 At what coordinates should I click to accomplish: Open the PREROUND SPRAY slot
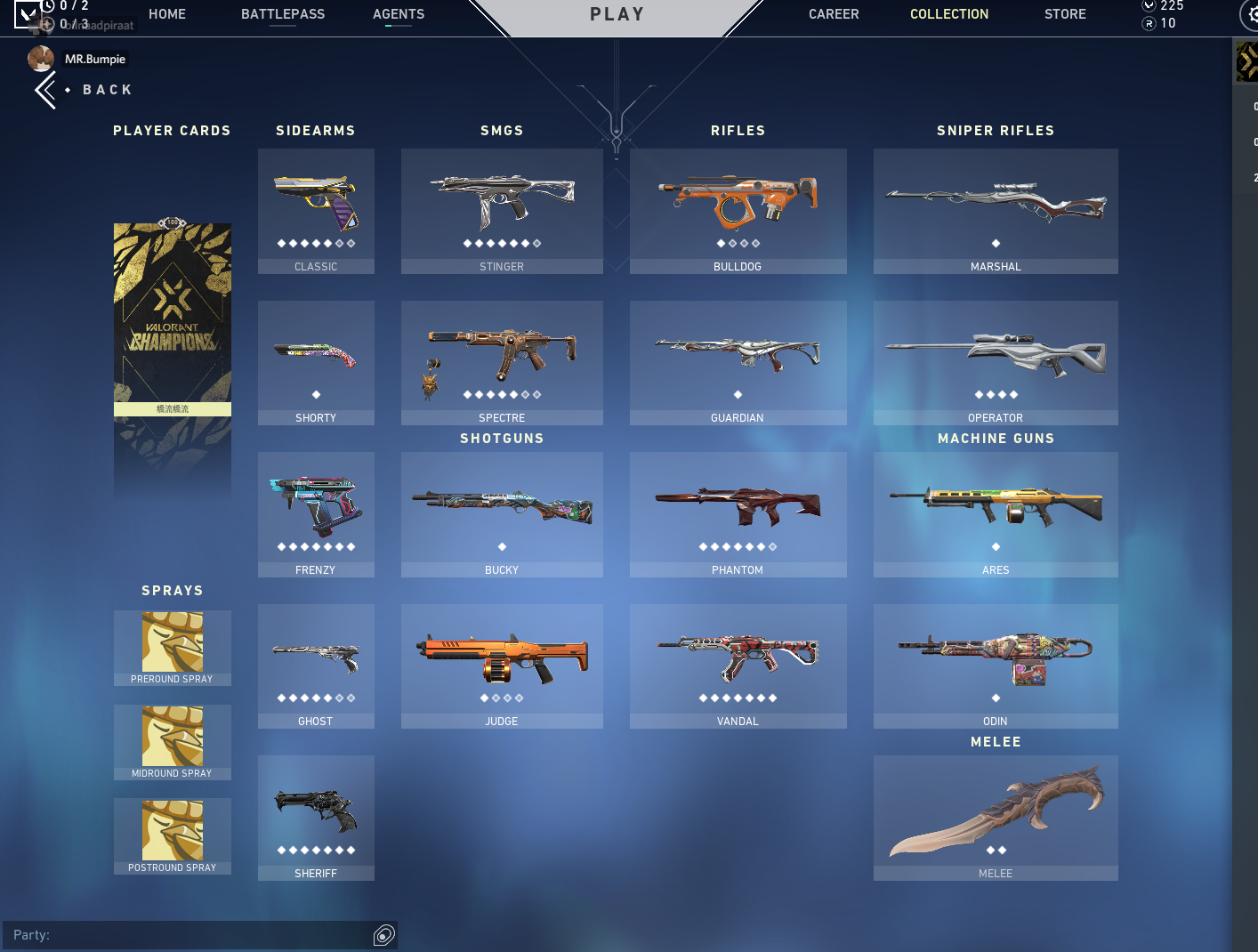[172, 642]
